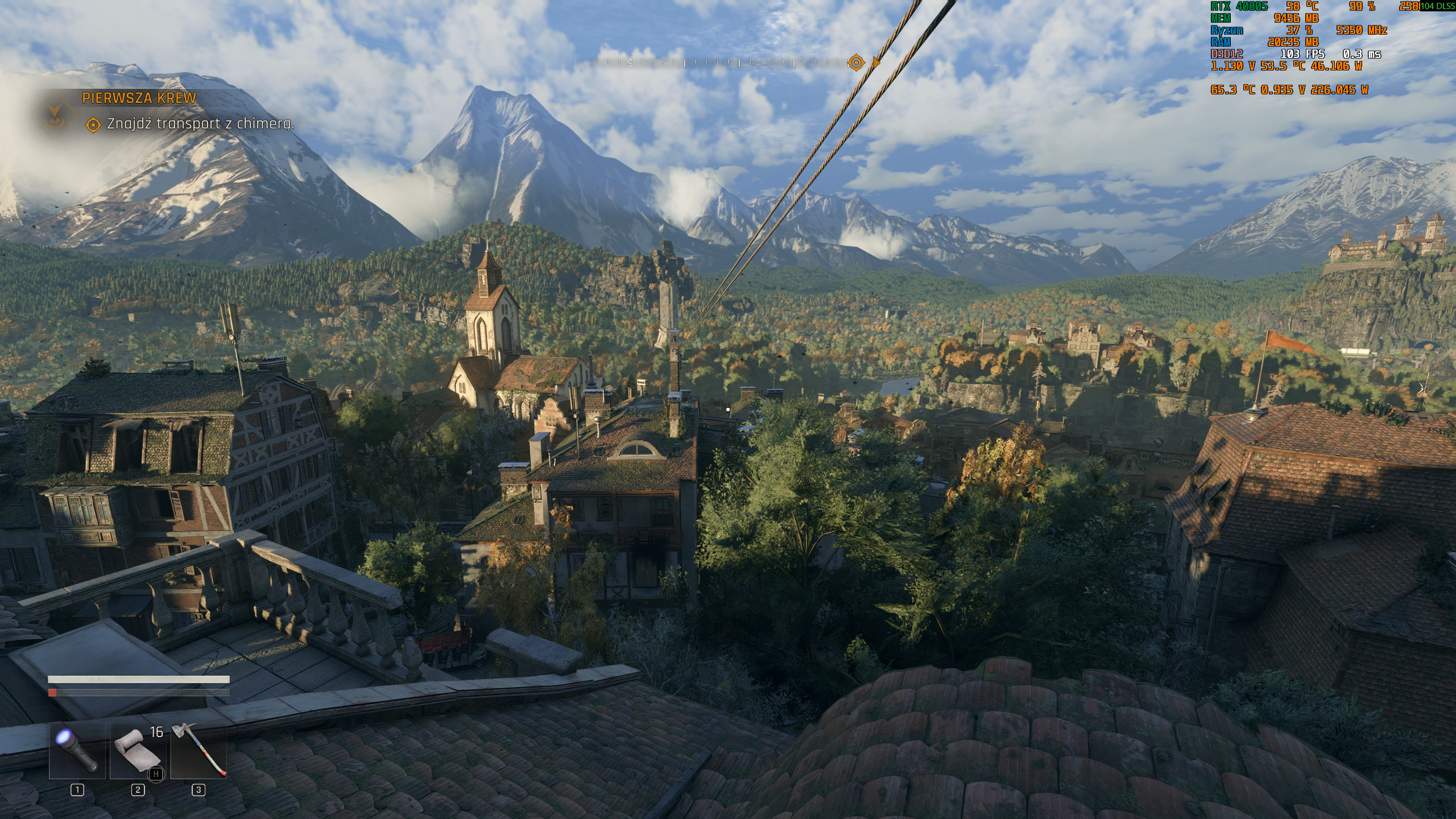1456x819 pixels.
Task: Select the bandage slot with 16 count
Action: point(138,750)
